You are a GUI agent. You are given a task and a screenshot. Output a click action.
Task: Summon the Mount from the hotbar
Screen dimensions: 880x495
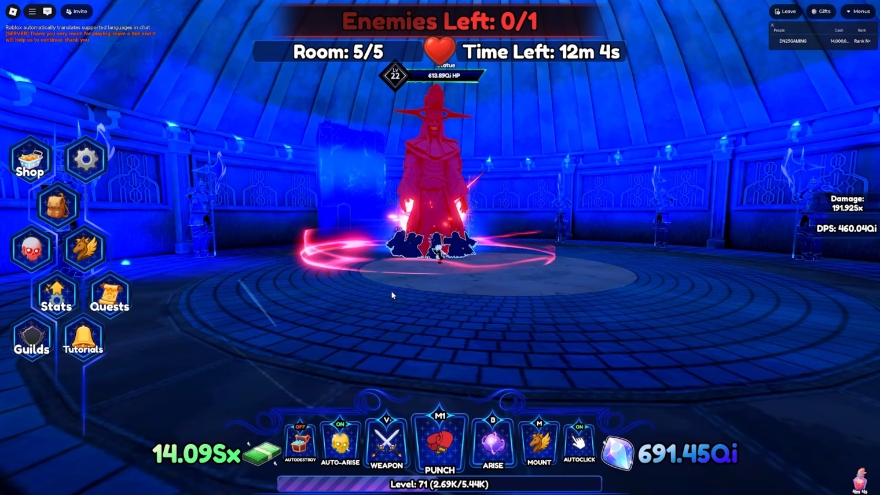coord(539,443)
